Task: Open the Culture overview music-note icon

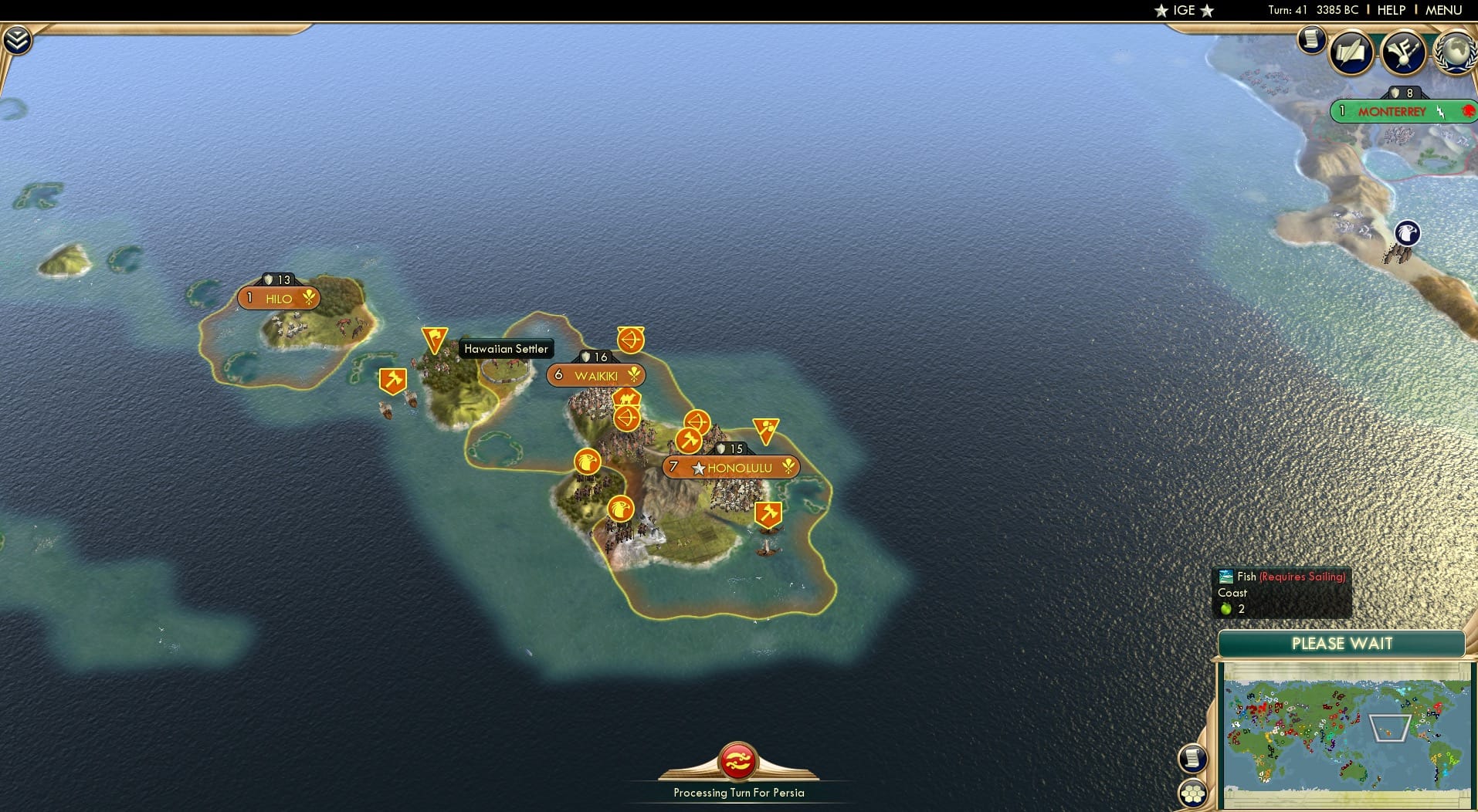Action: click(1403, 52)
